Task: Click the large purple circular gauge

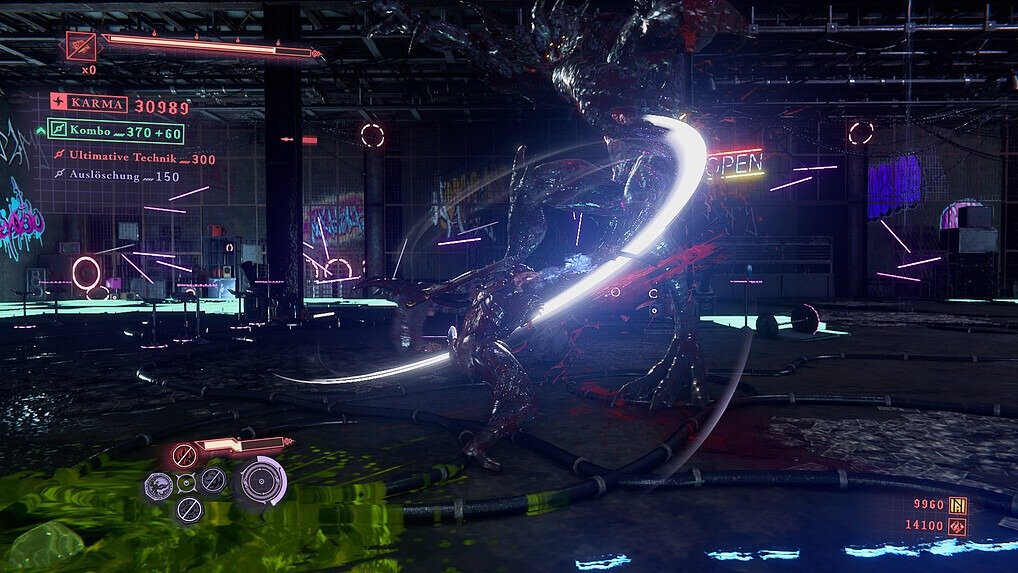Action: coord(262,481)
